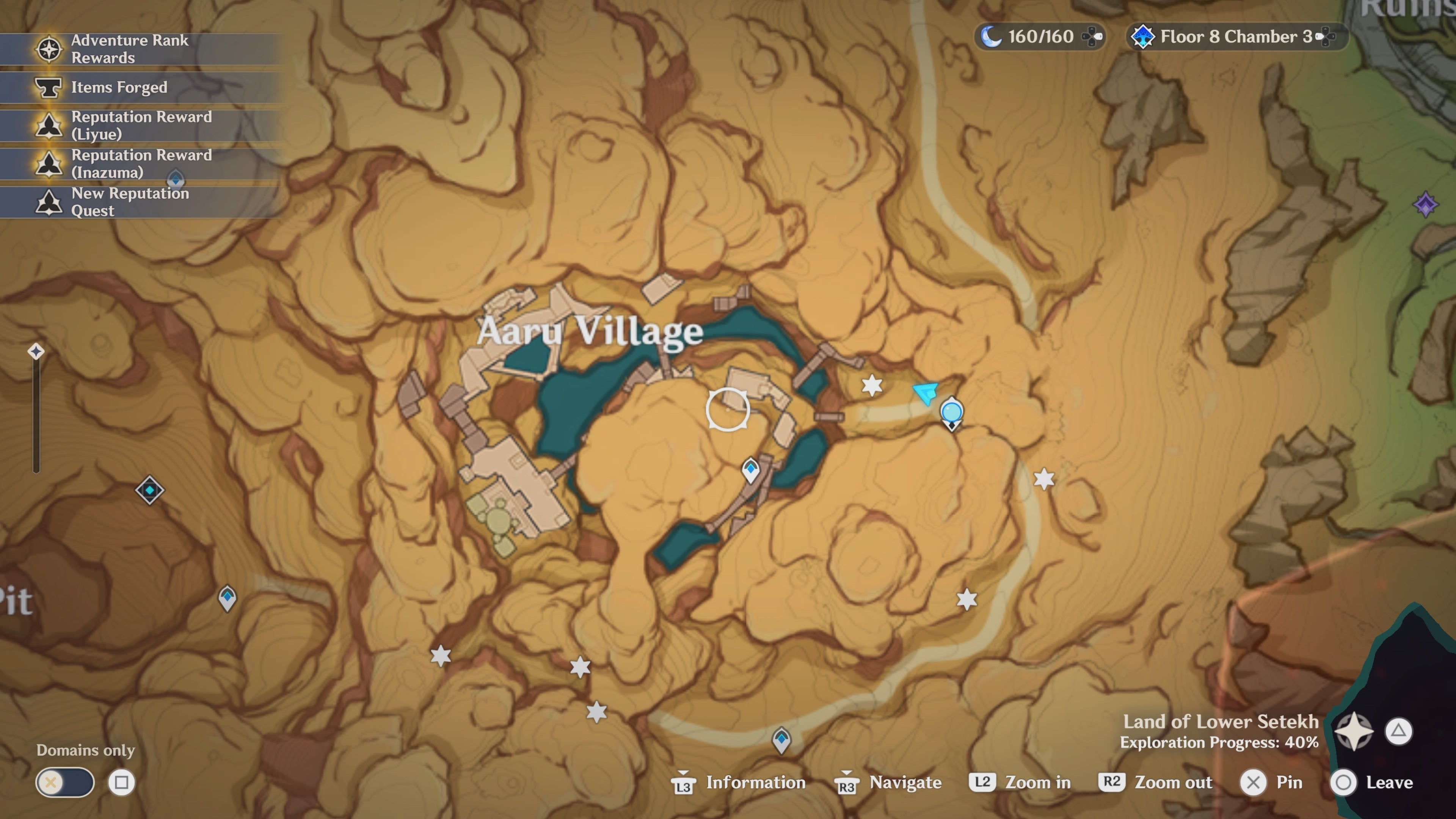Open Reputation Reward for Liyue
This screenshot has height=819, width=1456.
49,126
